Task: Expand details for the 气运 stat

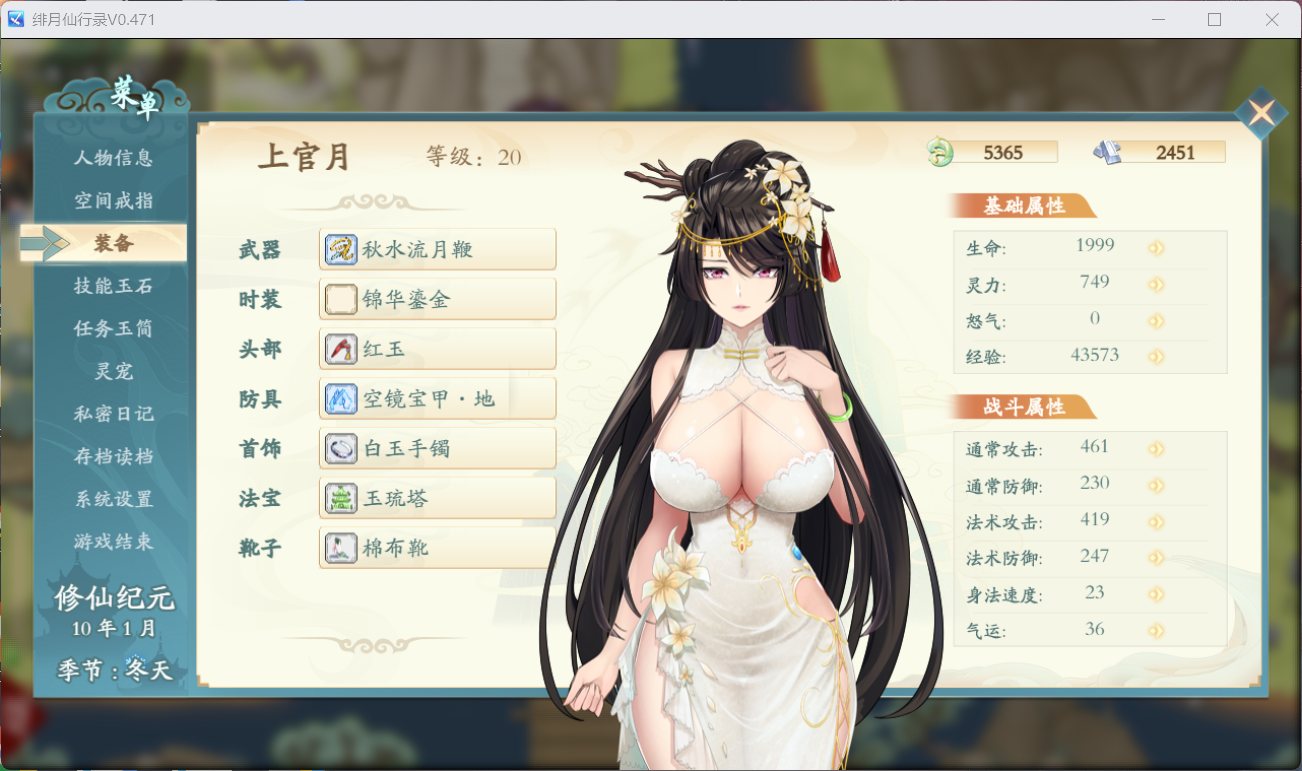Action: pyautogui.click(x=1157, y=630)
